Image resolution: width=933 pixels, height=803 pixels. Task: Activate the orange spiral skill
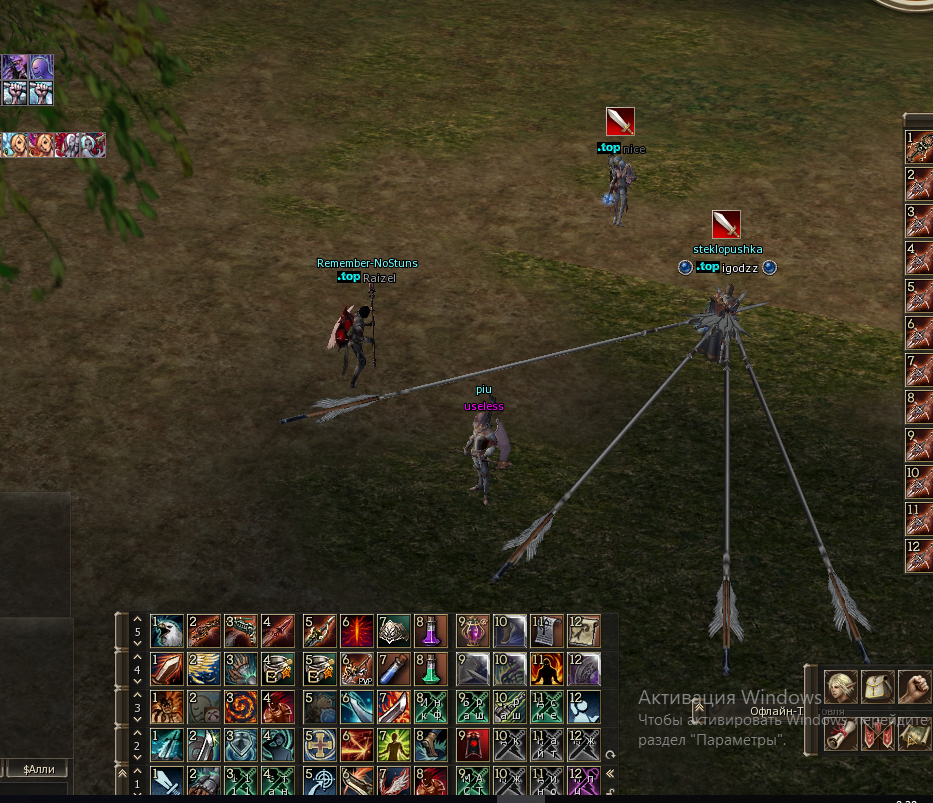(x=240, y=706)
